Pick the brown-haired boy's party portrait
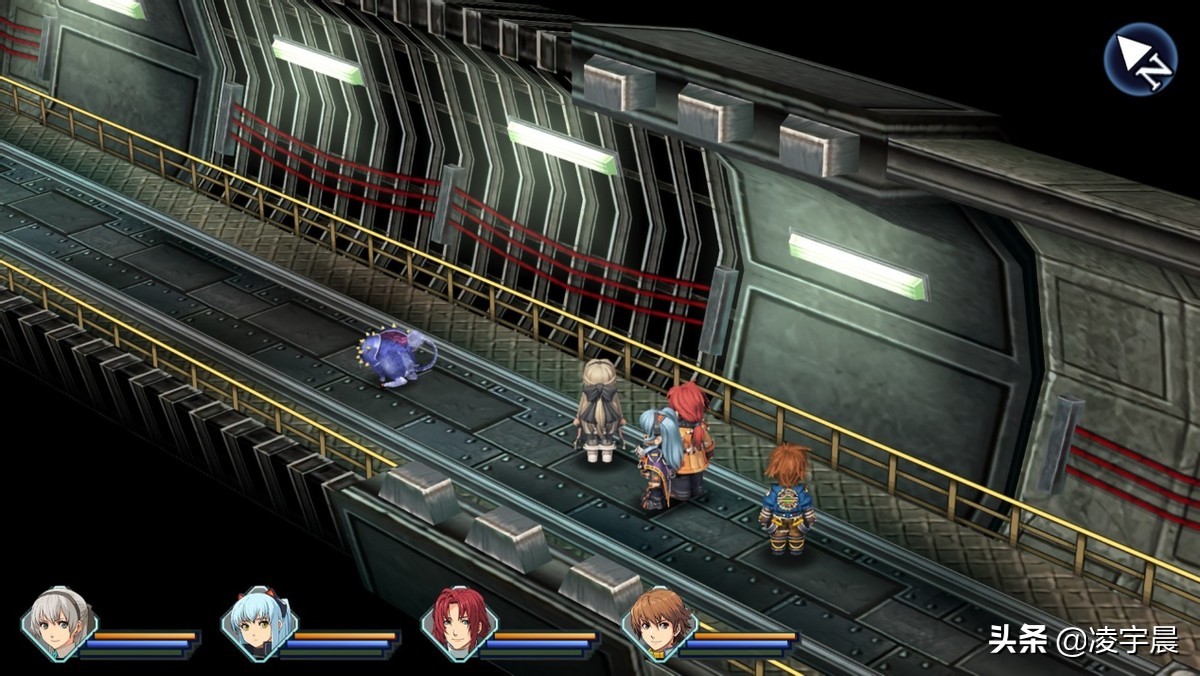This screenshot has height=676, width=1200. pyautogui.click(x=659, y=623)
